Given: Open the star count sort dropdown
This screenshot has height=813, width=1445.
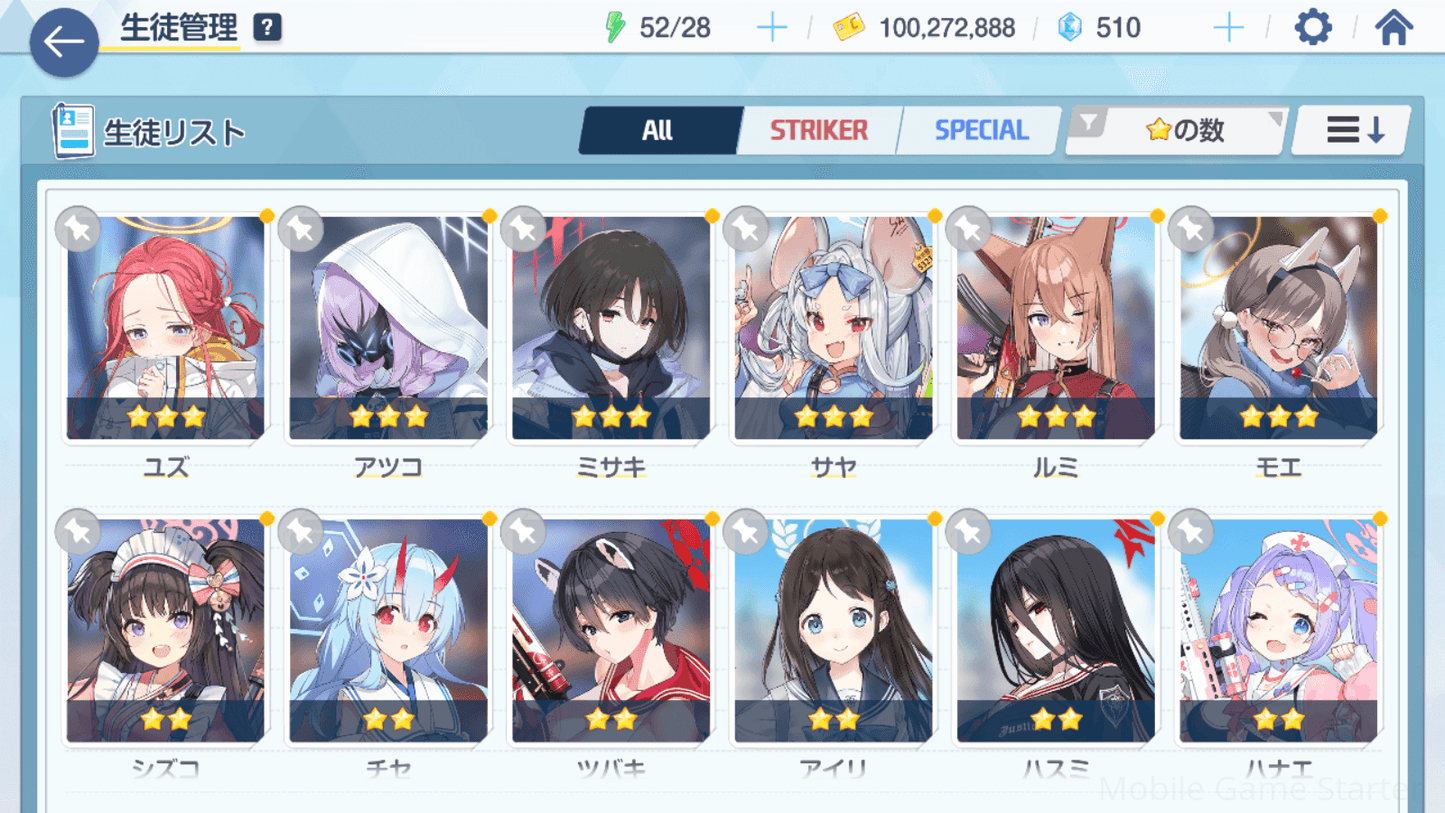Looking at the screenshot, I should pos(1177,130).
